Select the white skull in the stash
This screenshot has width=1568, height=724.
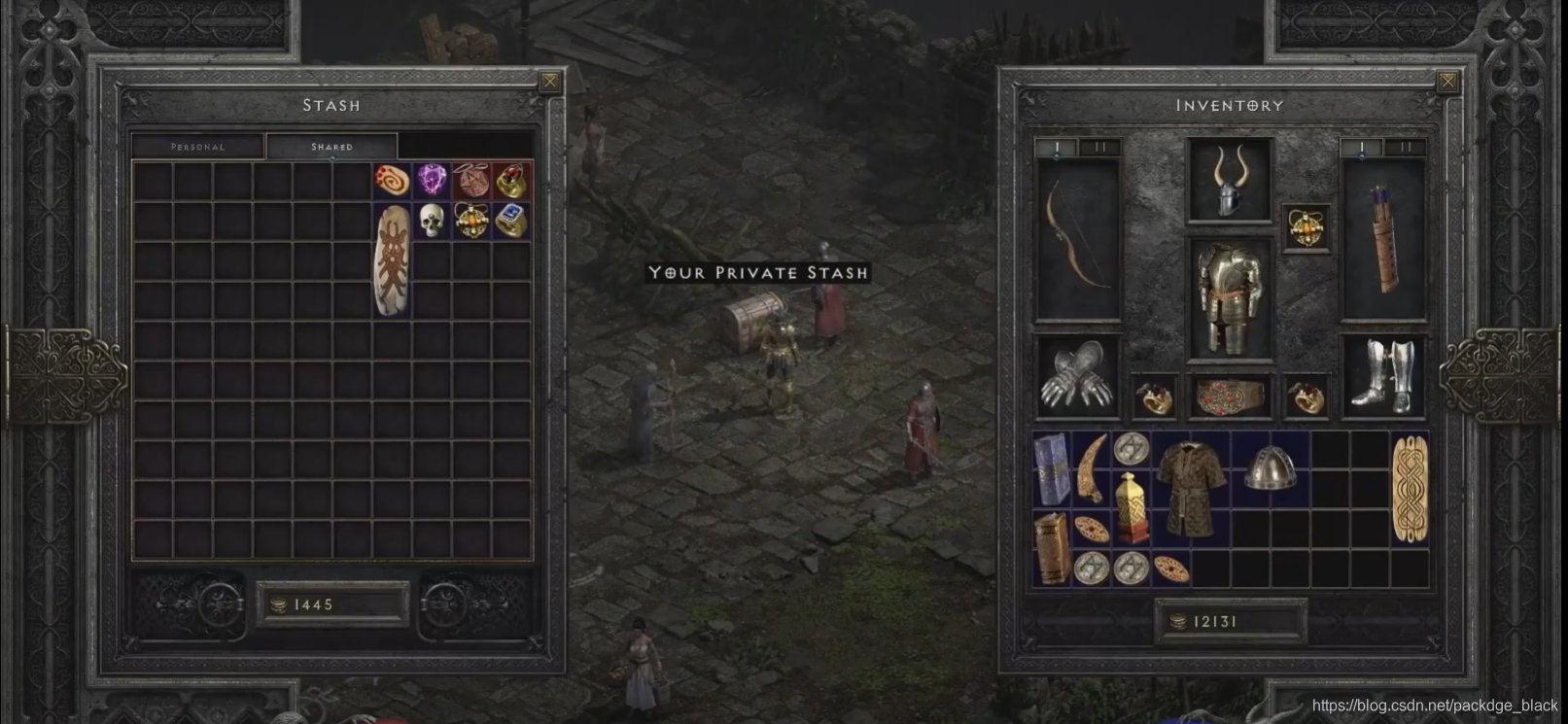click(x=432, y=221)
